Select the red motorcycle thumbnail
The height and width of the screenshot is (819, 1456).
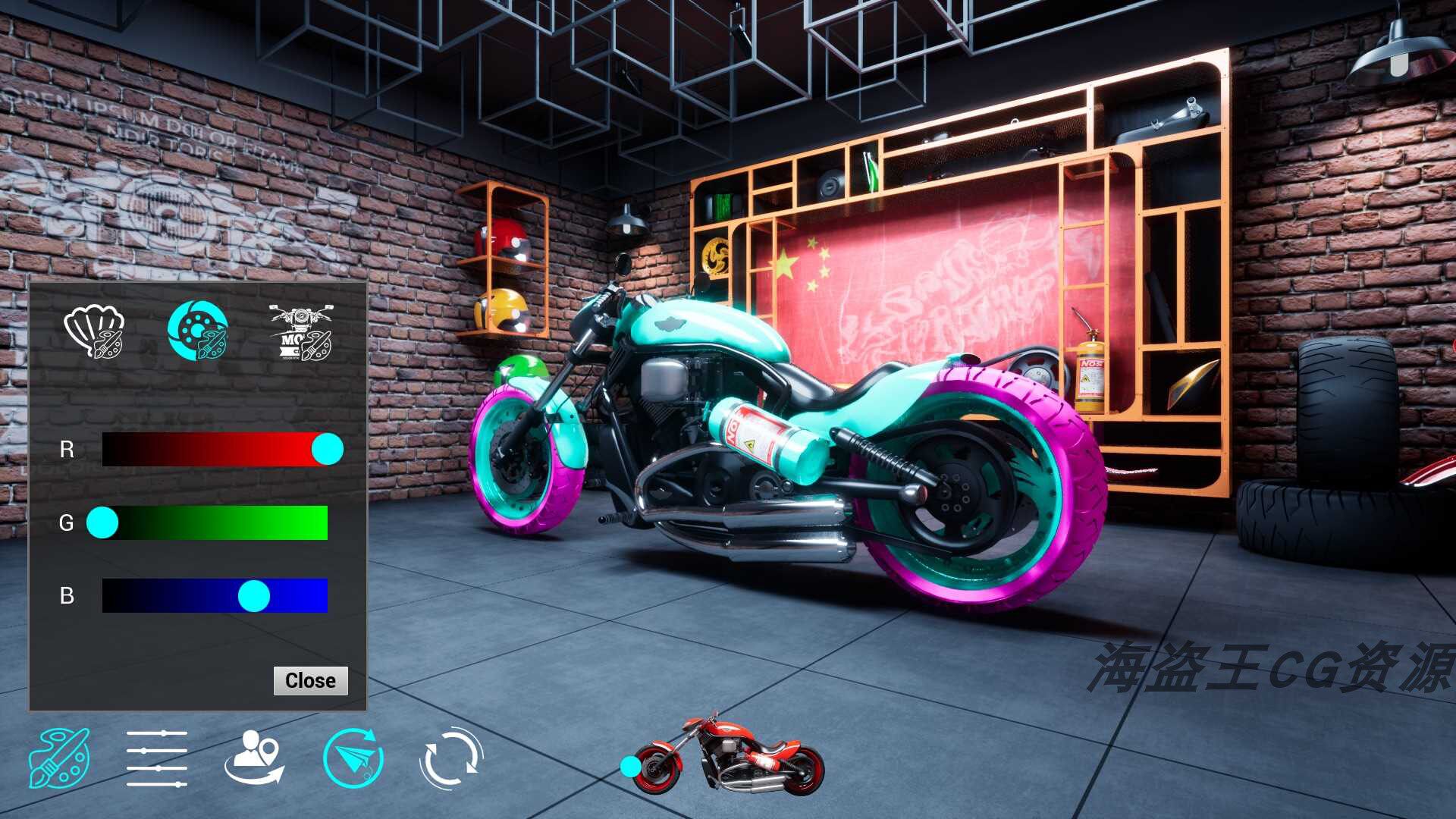point(728,756)
